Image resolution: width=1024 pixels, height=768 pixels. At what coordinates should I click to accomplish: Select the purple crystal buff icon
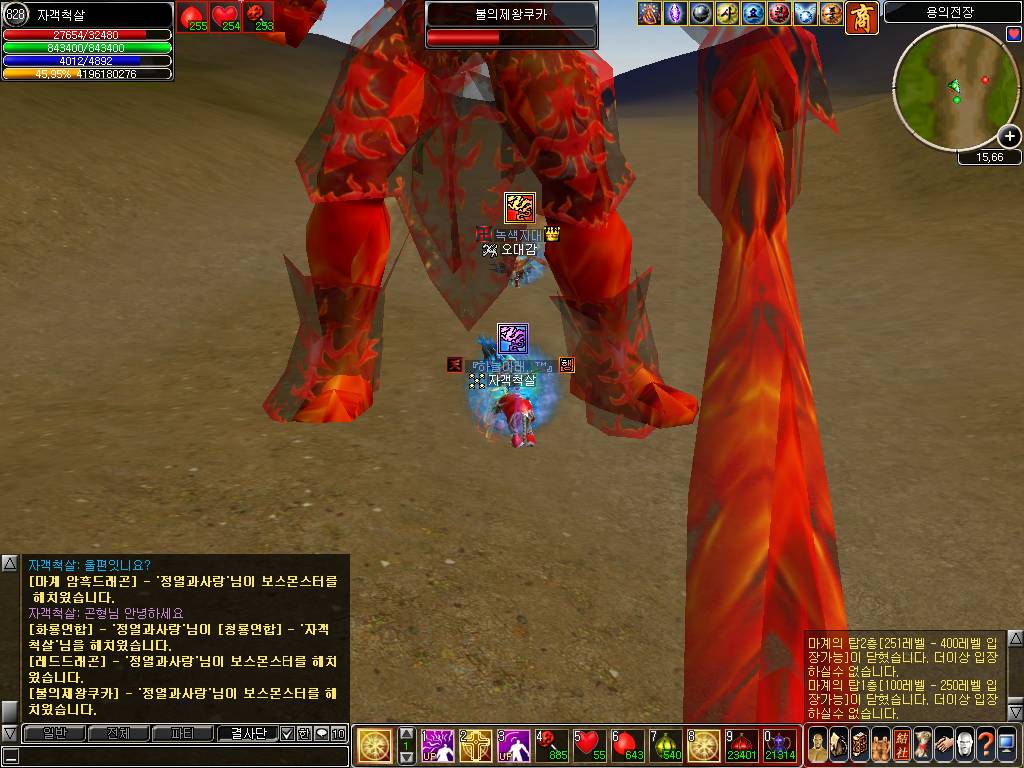click(676, 14)
